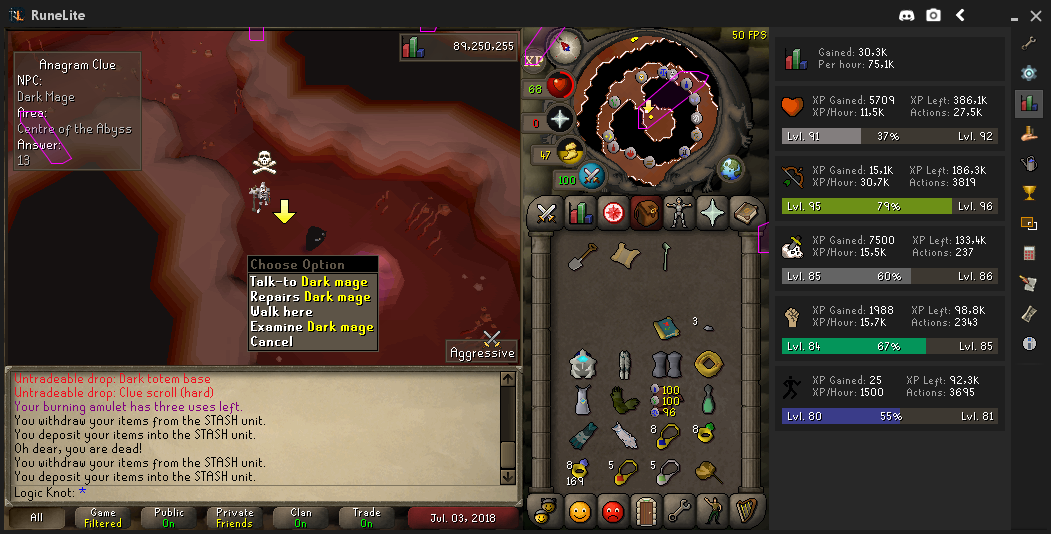Open the Combat Options tab

[x=546, y=212]
